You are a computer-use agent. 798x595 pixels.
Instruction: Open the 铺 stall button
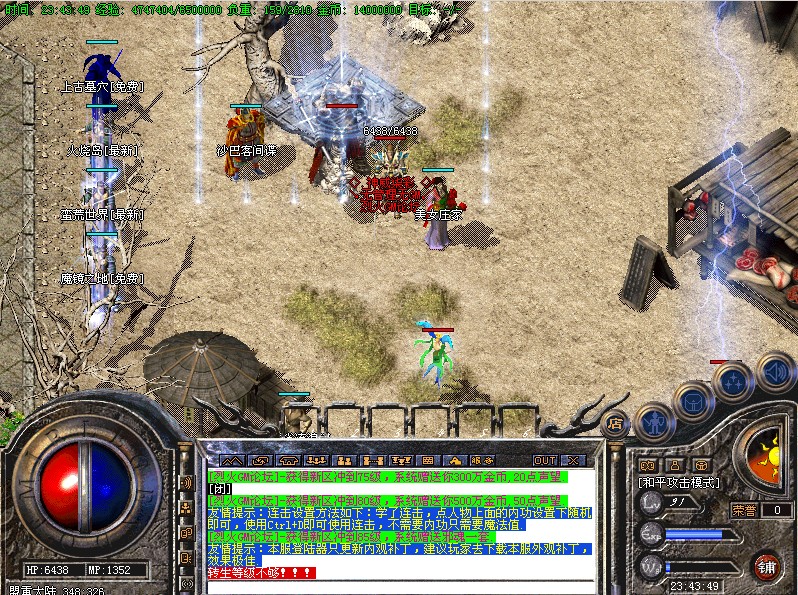point(768,567)
